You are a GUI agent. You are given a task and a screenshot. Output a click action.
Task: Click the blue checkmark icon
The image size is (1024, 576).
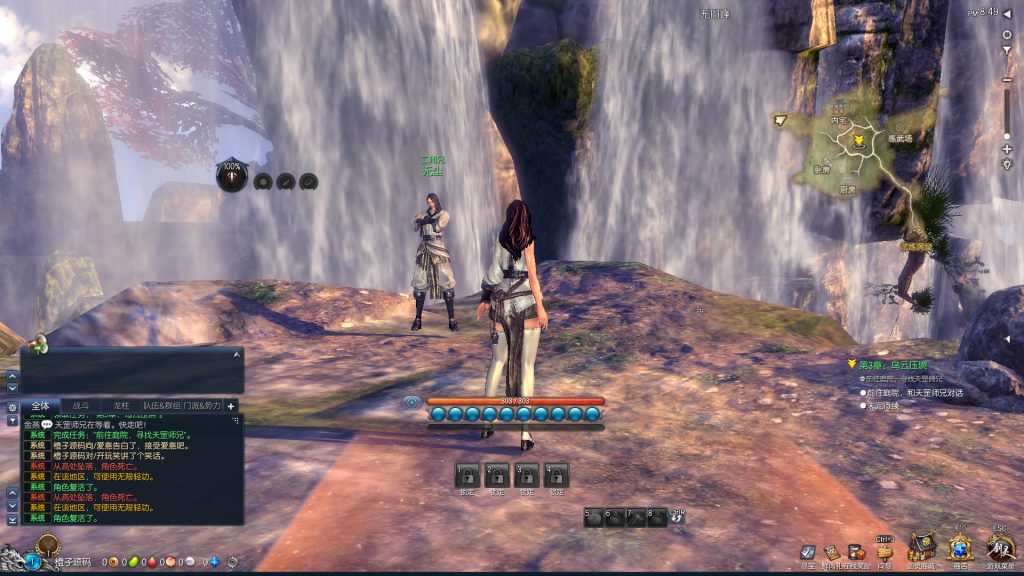coord(808,552)
